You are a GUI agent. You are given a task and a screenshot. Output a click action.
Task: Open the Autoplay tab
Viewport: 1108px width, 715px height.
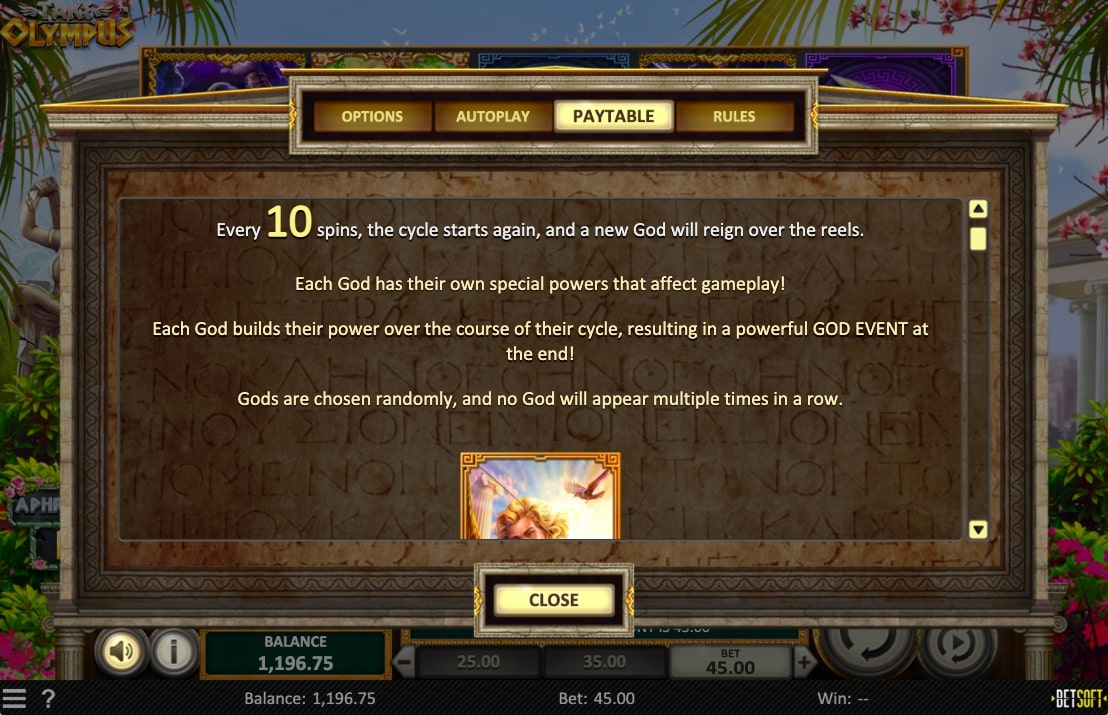[x=493, y=116]
